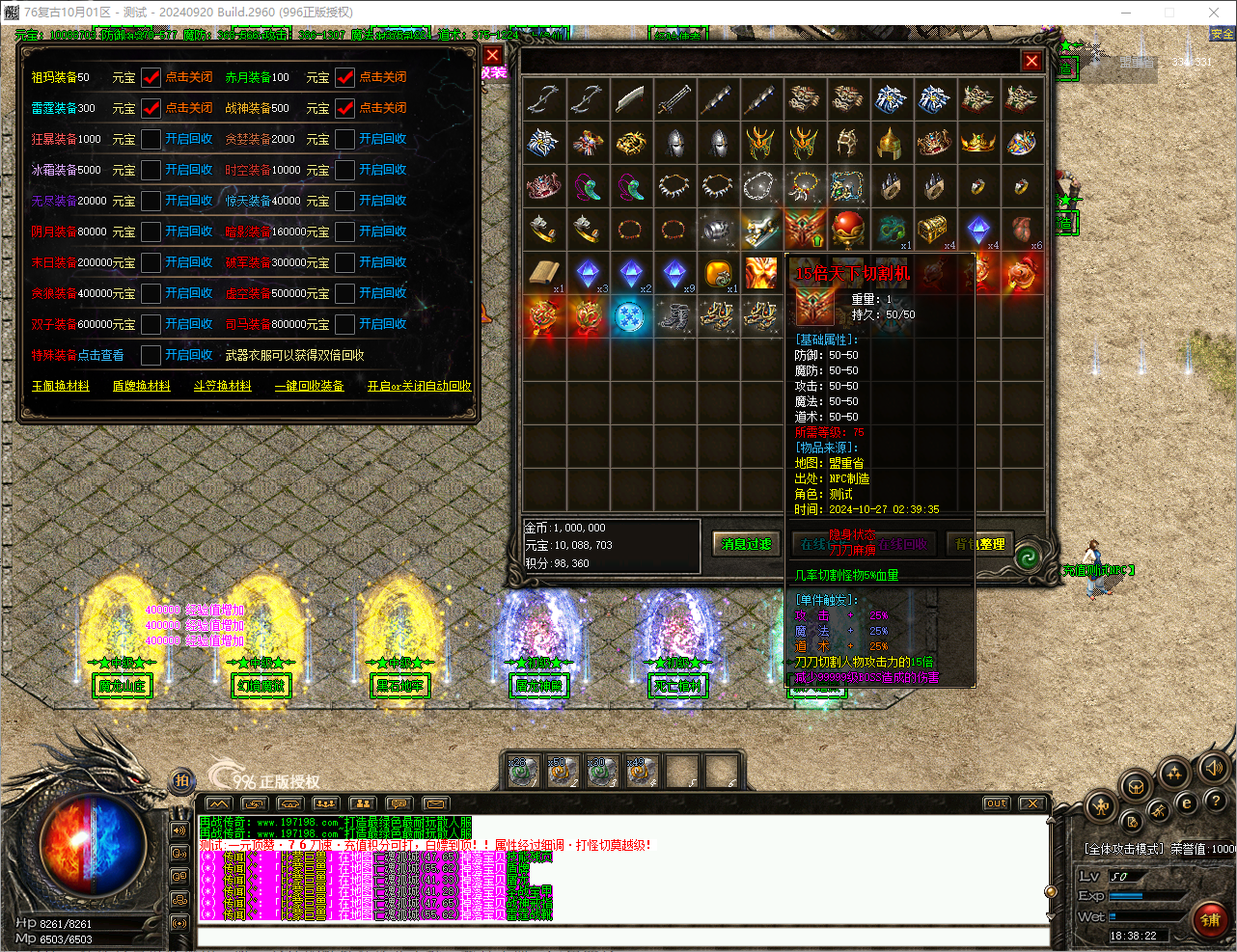
Task: Open the 铺 shop button at bottom right
Action: (1210, 920)
